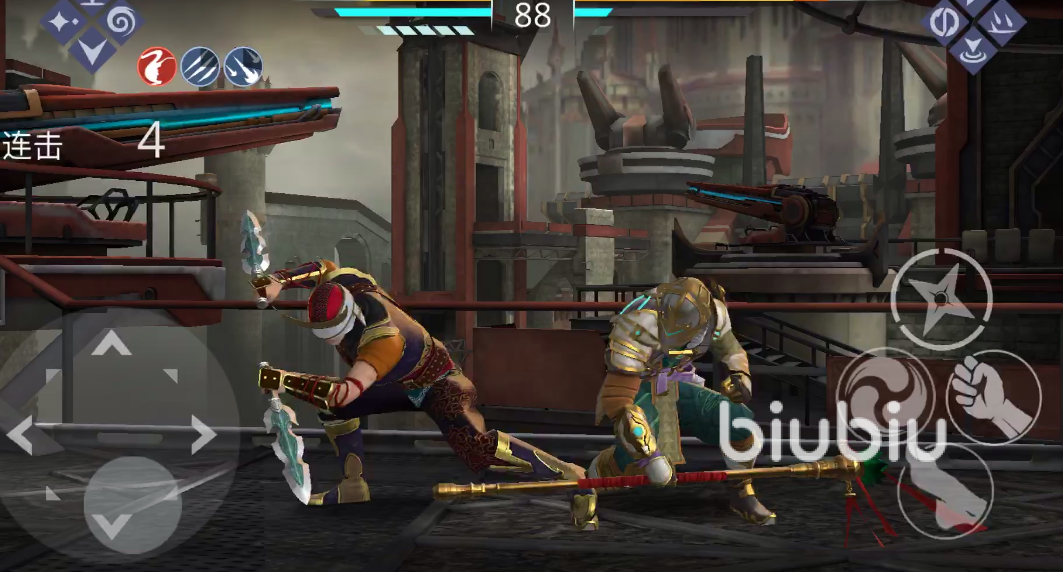Activate the player's spiral shadow ability diamond
The width and height of the screenshot is (1063, 572).
[x=122, y=19]
